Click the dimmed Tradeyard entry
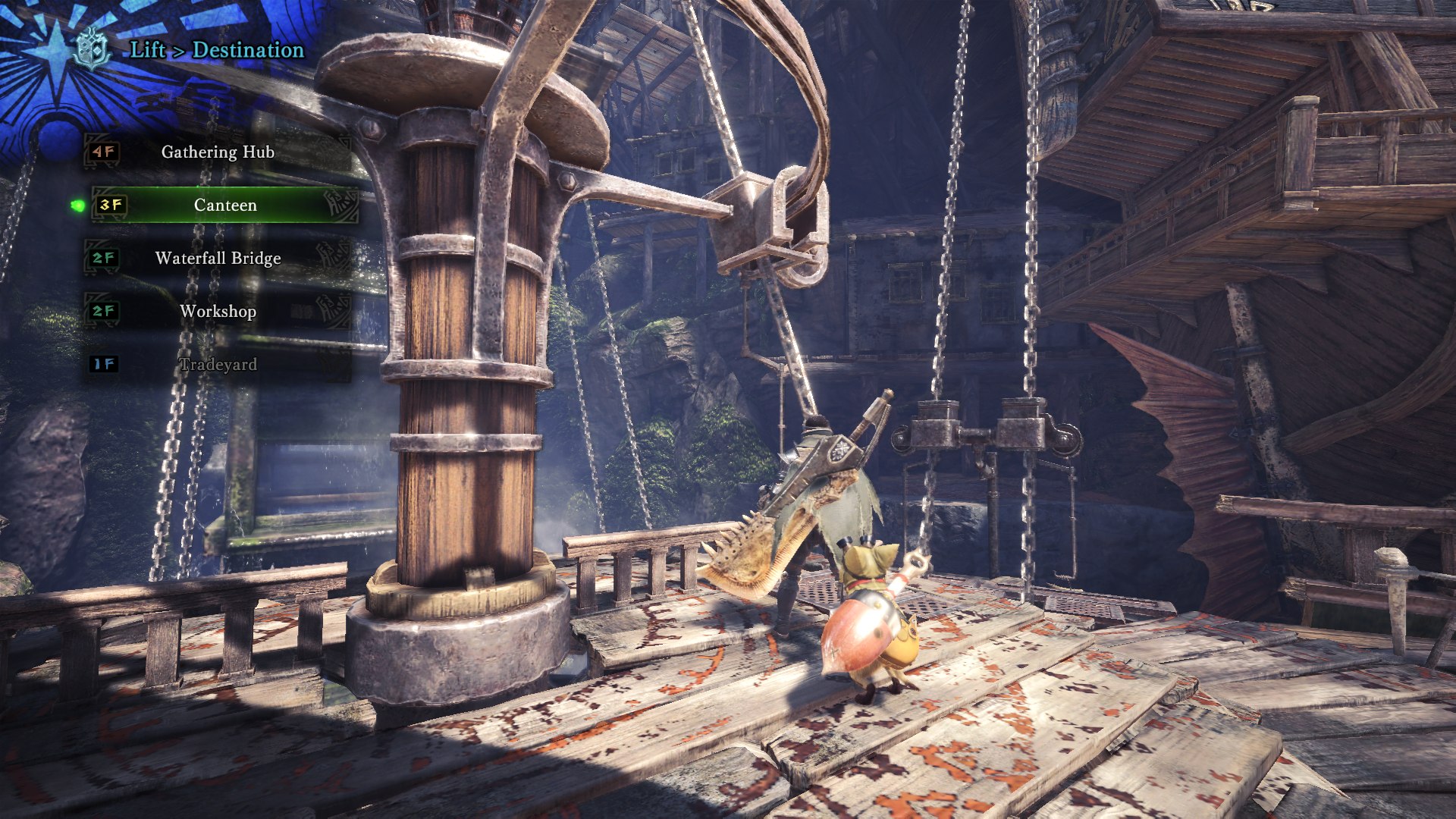This screenshot has width=1456, height=819. click(x=217, y=364)
